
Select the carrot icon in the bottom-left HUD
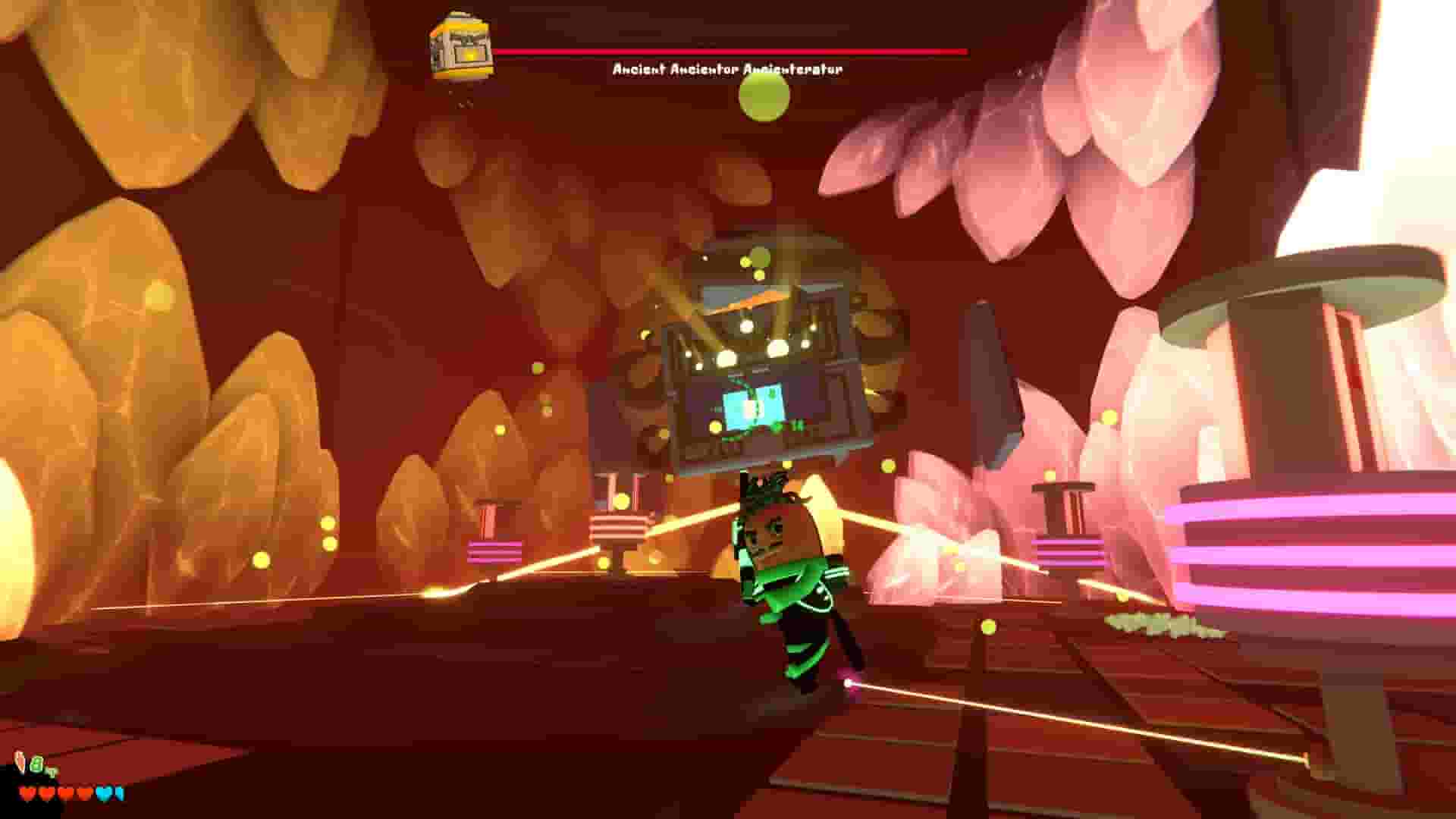coord(19,758)
